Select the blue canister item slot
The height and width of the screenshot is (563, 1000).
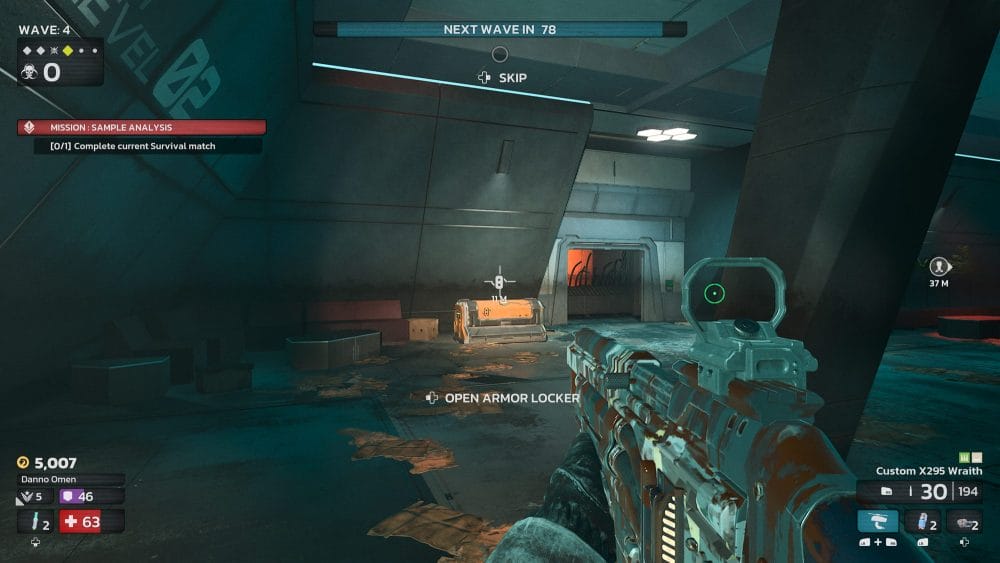coord(920,521)
